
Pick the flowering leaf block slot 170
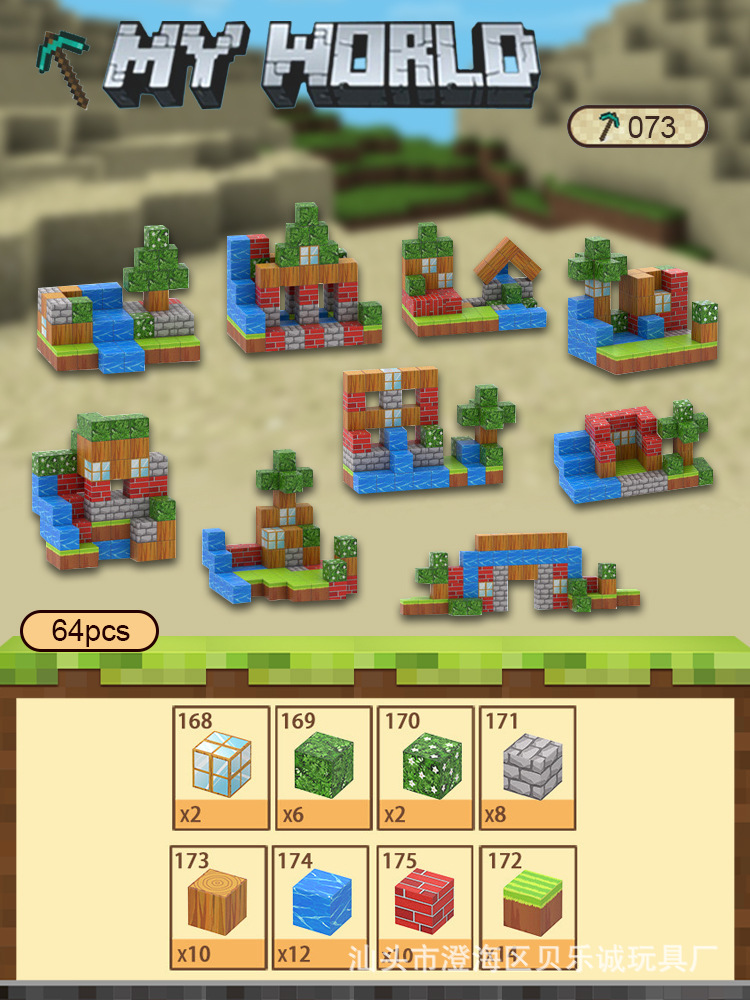(x=425, y=767)
